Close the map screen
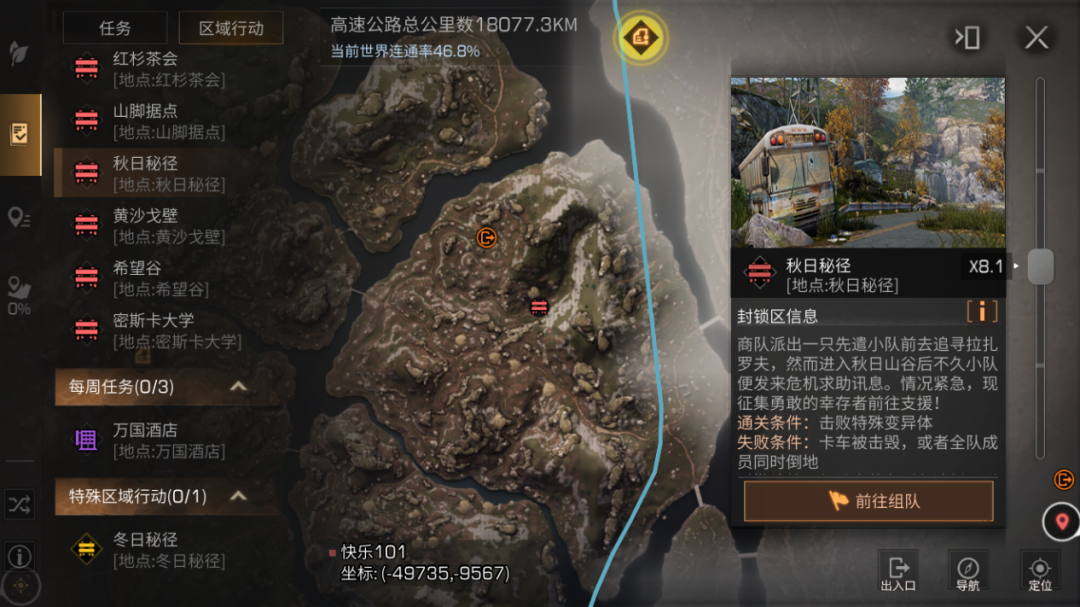This screenshot has width=1080, height=607. click(x=1037, y=38)
